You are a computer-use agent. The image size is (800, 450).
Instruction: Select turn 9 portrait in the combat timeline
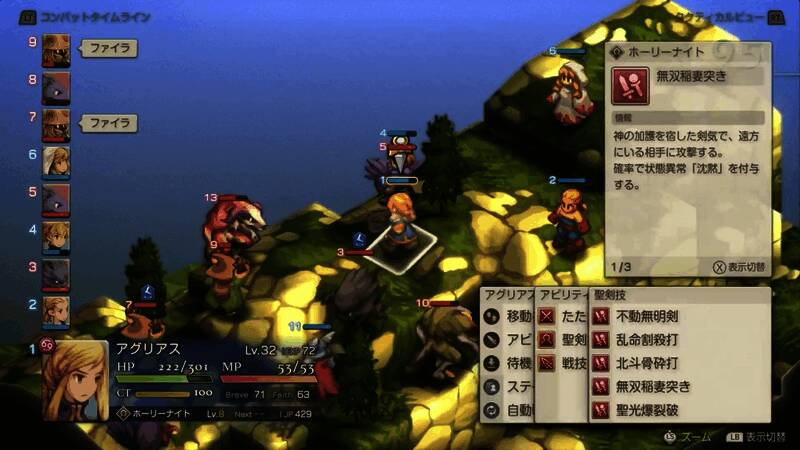(56, 47)
